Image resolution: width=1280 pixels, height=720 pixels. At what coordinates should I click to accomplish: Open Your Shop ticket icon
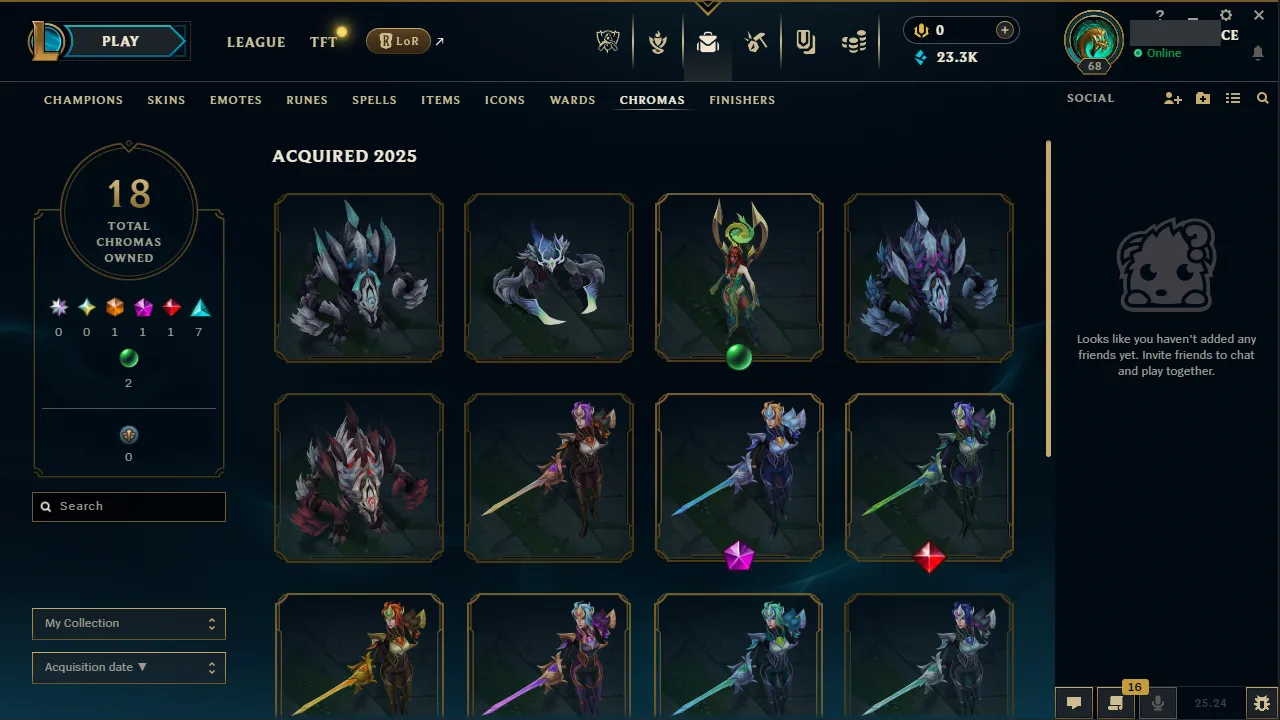tap(806, 40)
